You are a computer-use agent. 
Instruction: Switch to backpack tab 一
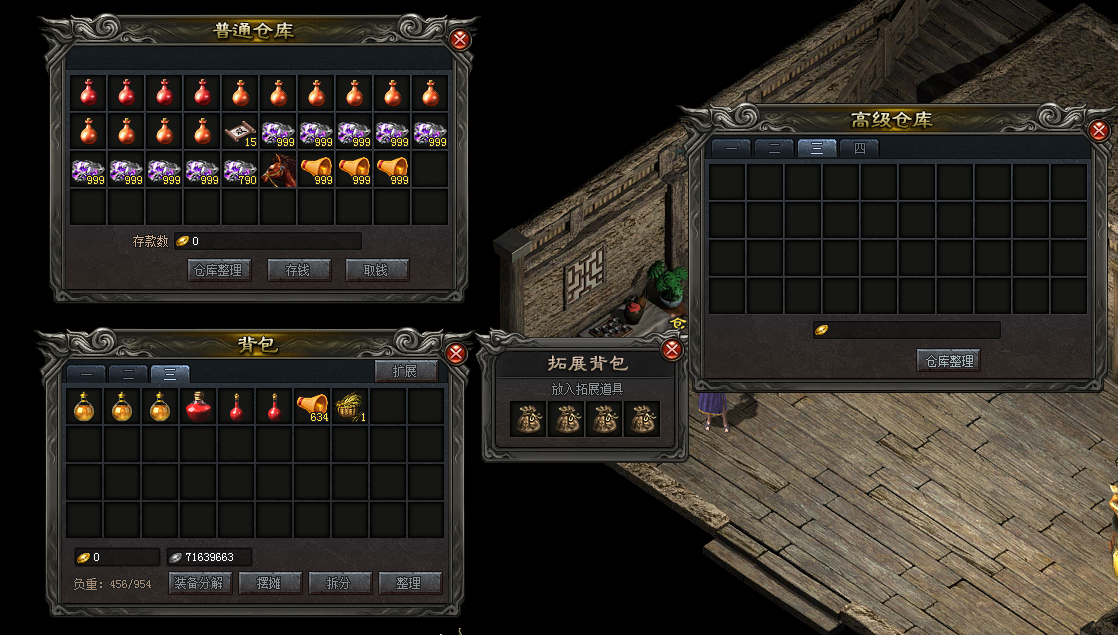coord(86,374)
